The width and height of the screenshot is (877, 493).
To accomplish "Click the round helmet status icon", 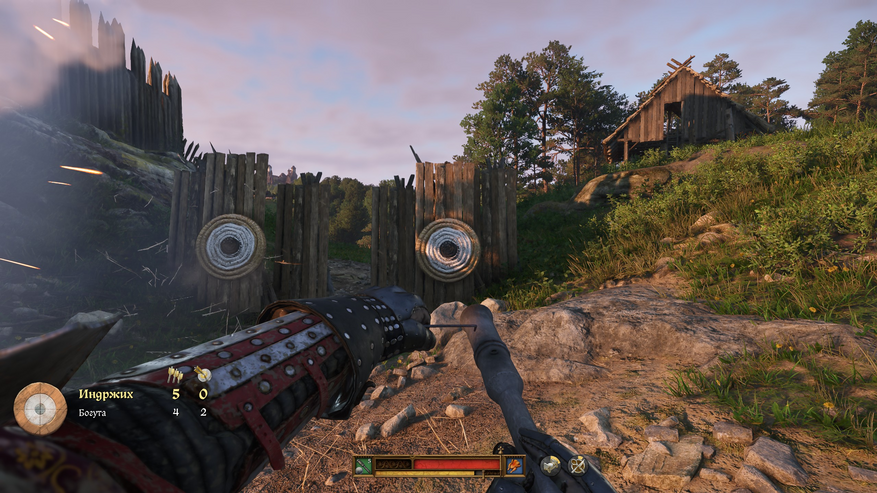I will point(550,464).
